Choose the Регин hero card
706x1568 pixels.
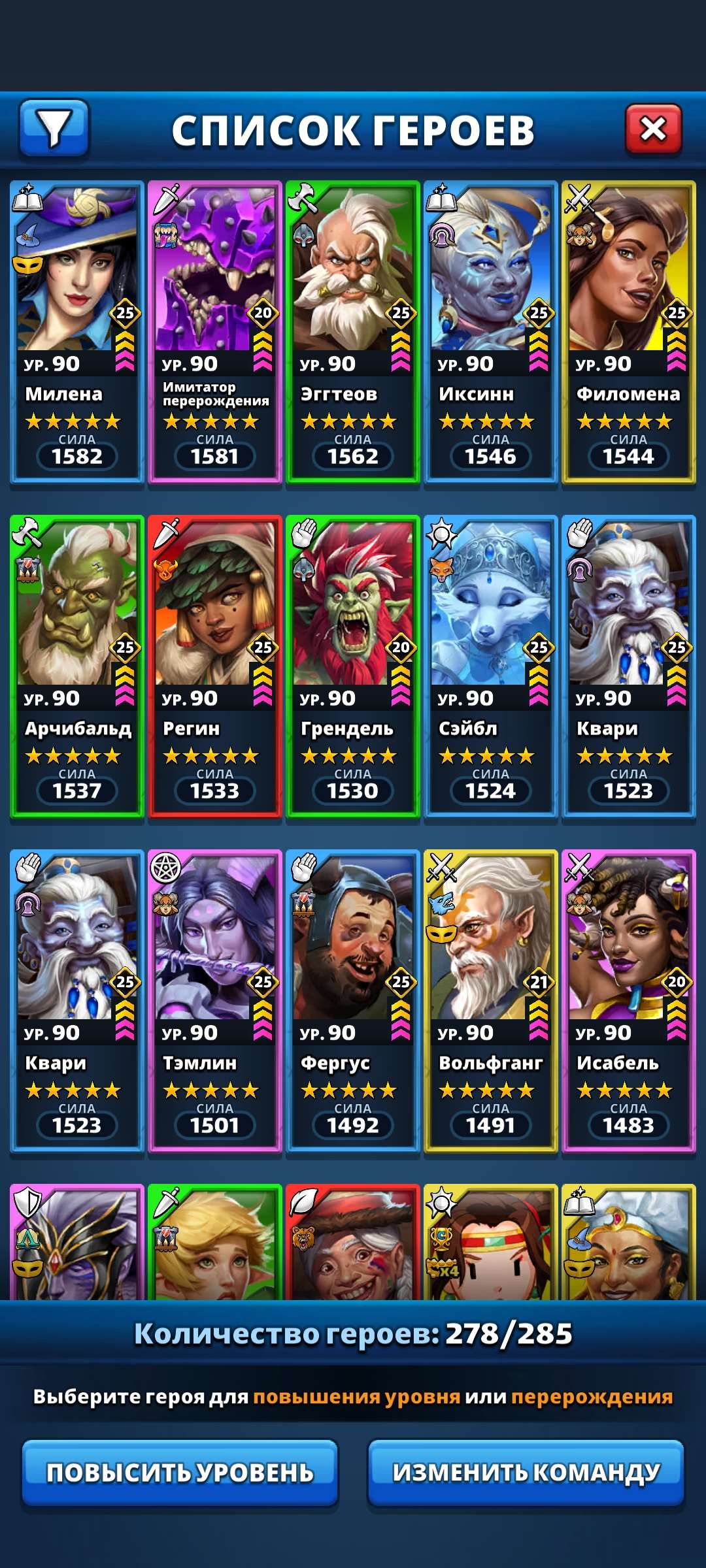(x=215, y=666)
